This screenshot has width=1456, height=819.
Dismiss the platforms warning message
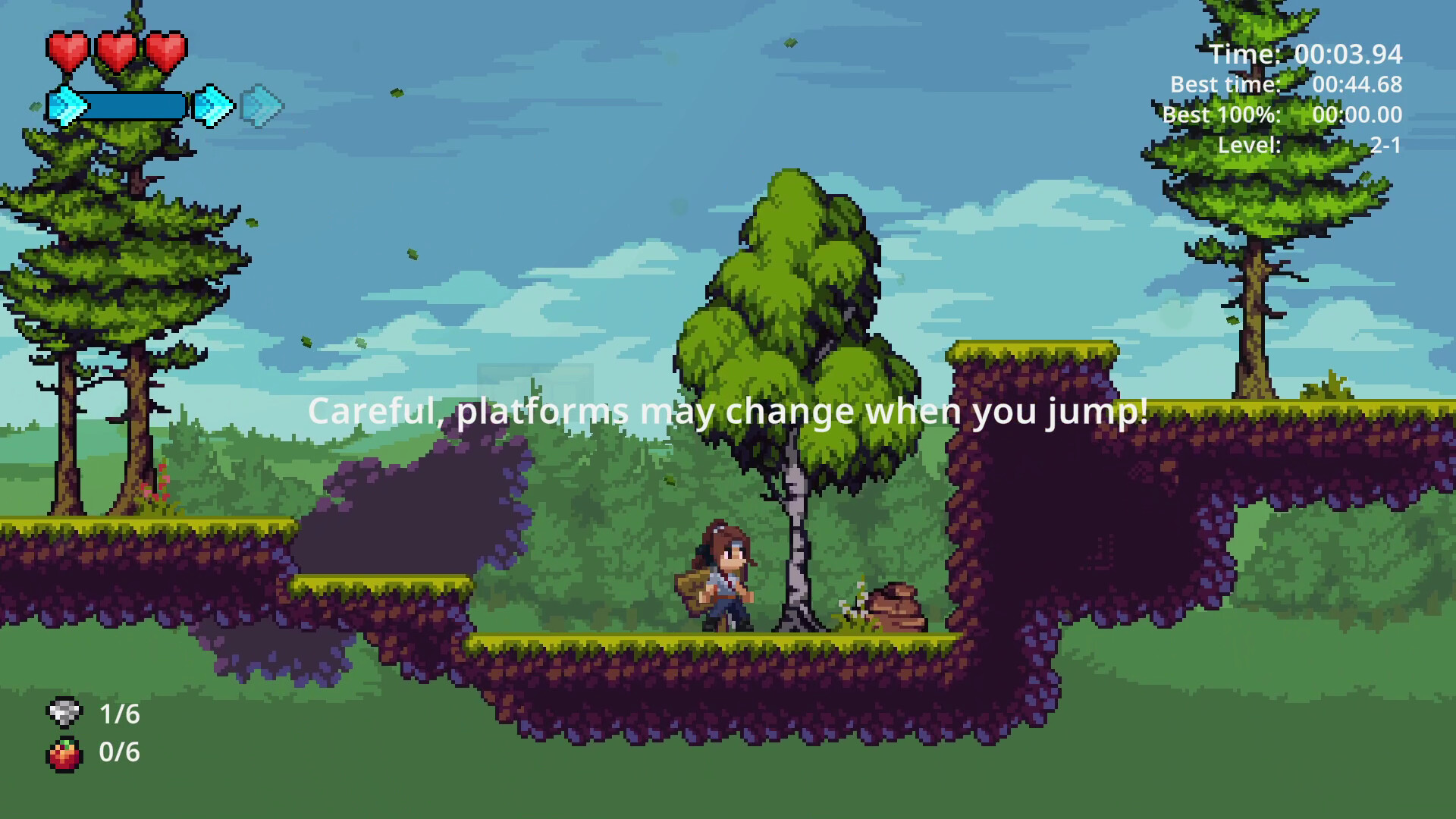pyautogui.click(x=727, y=412)
